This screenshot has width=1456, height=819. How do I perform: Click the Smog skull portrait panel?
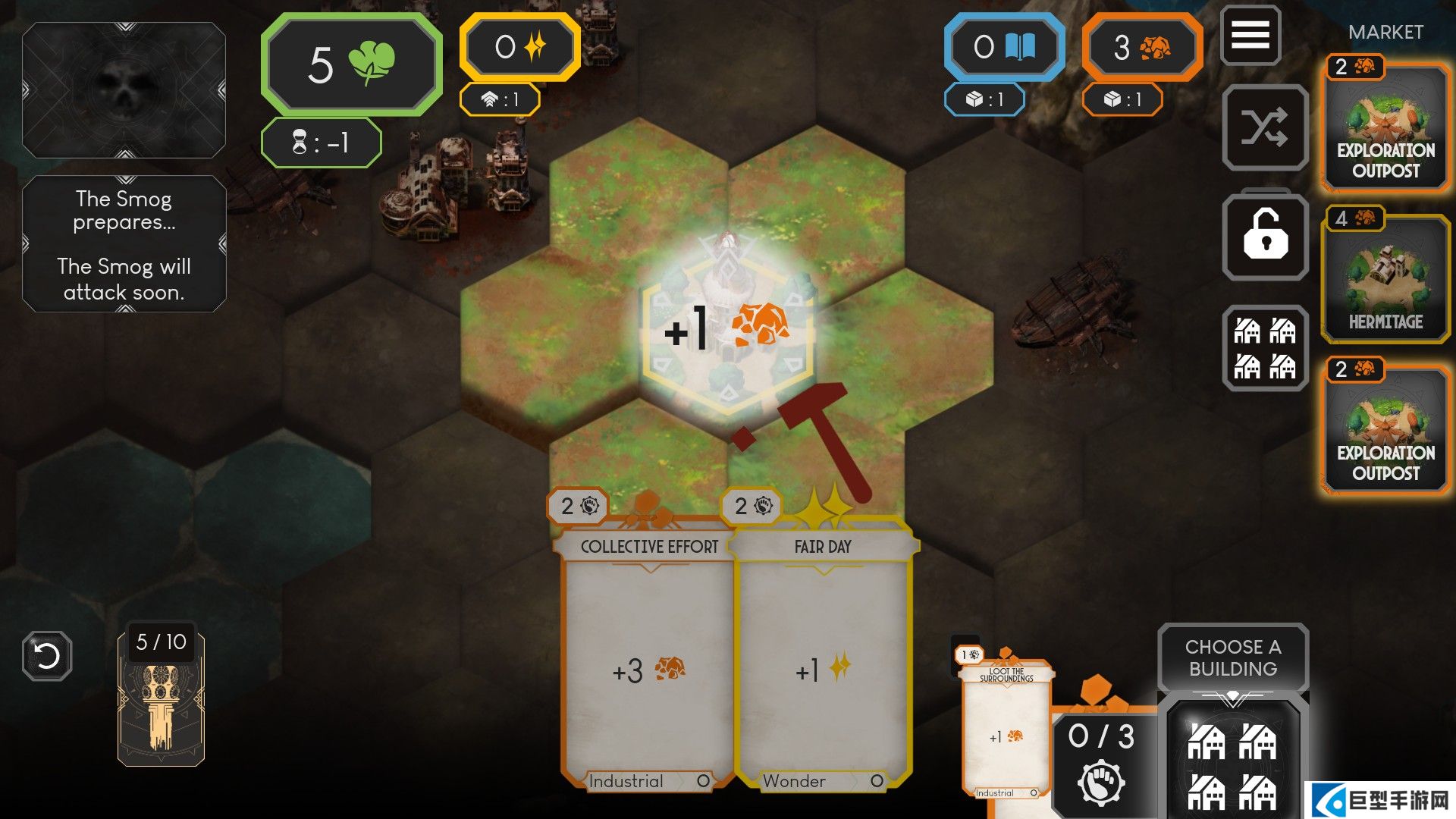click(124, 90)
